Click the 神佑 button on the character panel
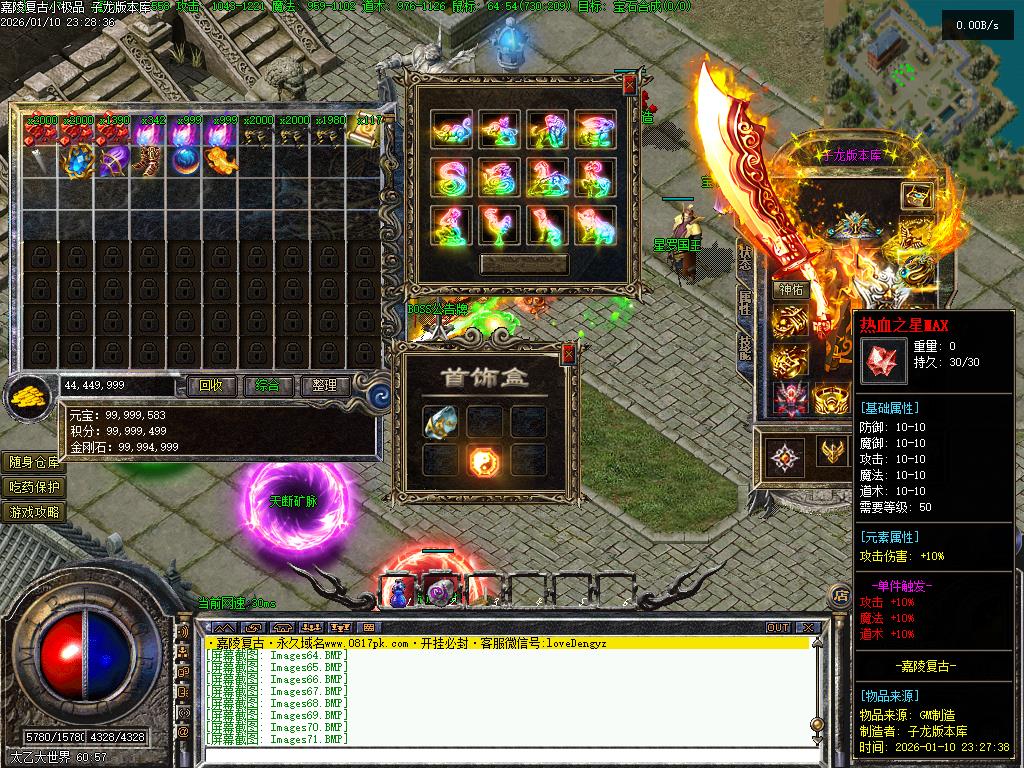Image resolution: width=1024 pixels, height=768 pixels. tap(791, 290)
